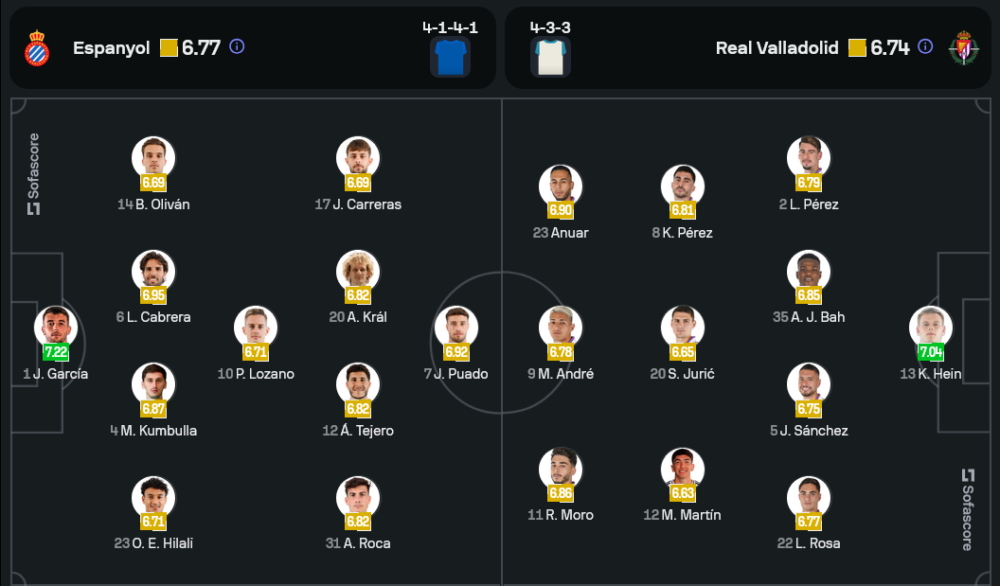Image resolution: width=1000 pixels, height=586 pixels.
Task: Select striker J. Puado
Action: click(456, 329)
